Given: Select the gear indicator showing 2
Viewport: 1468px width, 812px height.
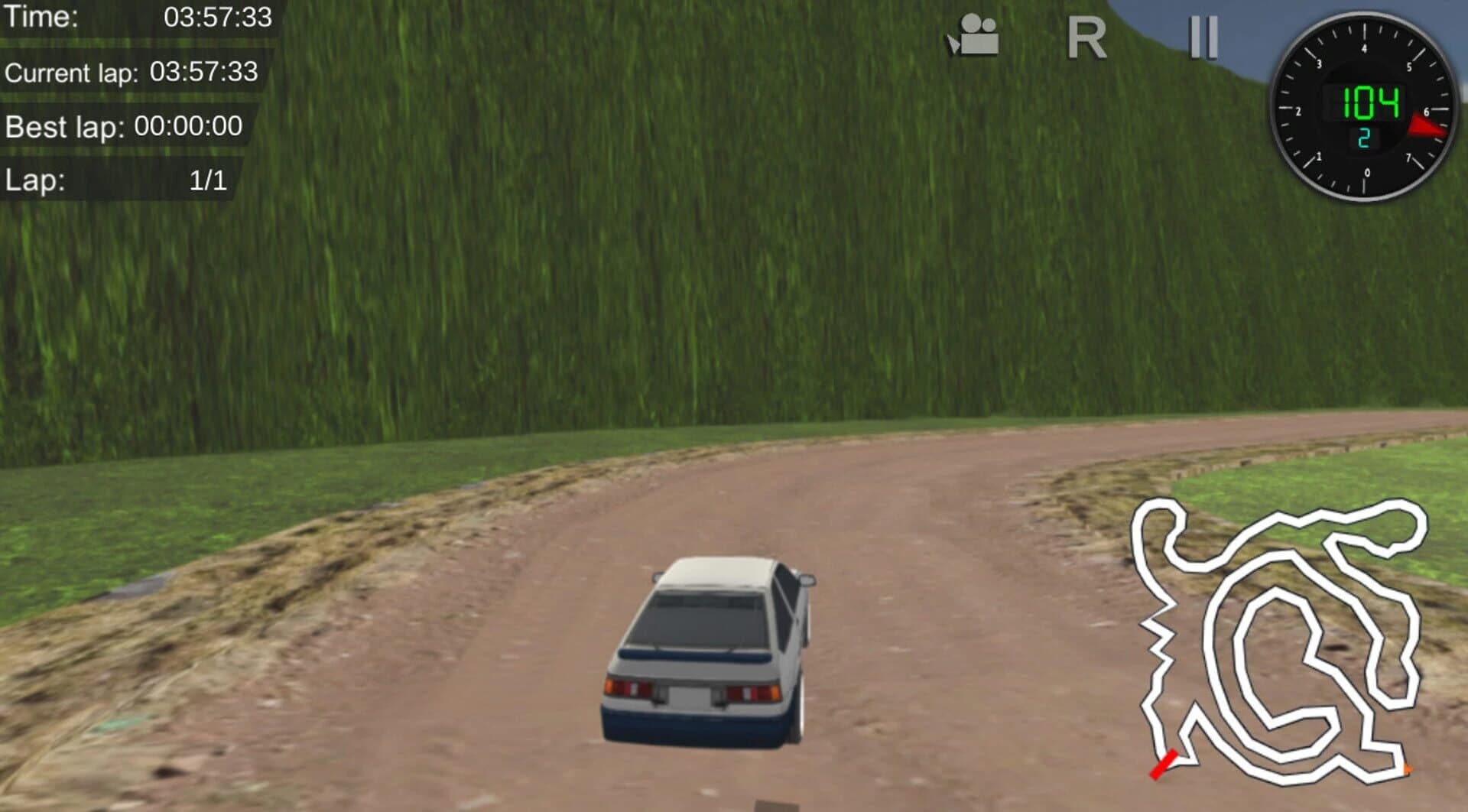Looking at the screenshot, I should point(1364,136).
